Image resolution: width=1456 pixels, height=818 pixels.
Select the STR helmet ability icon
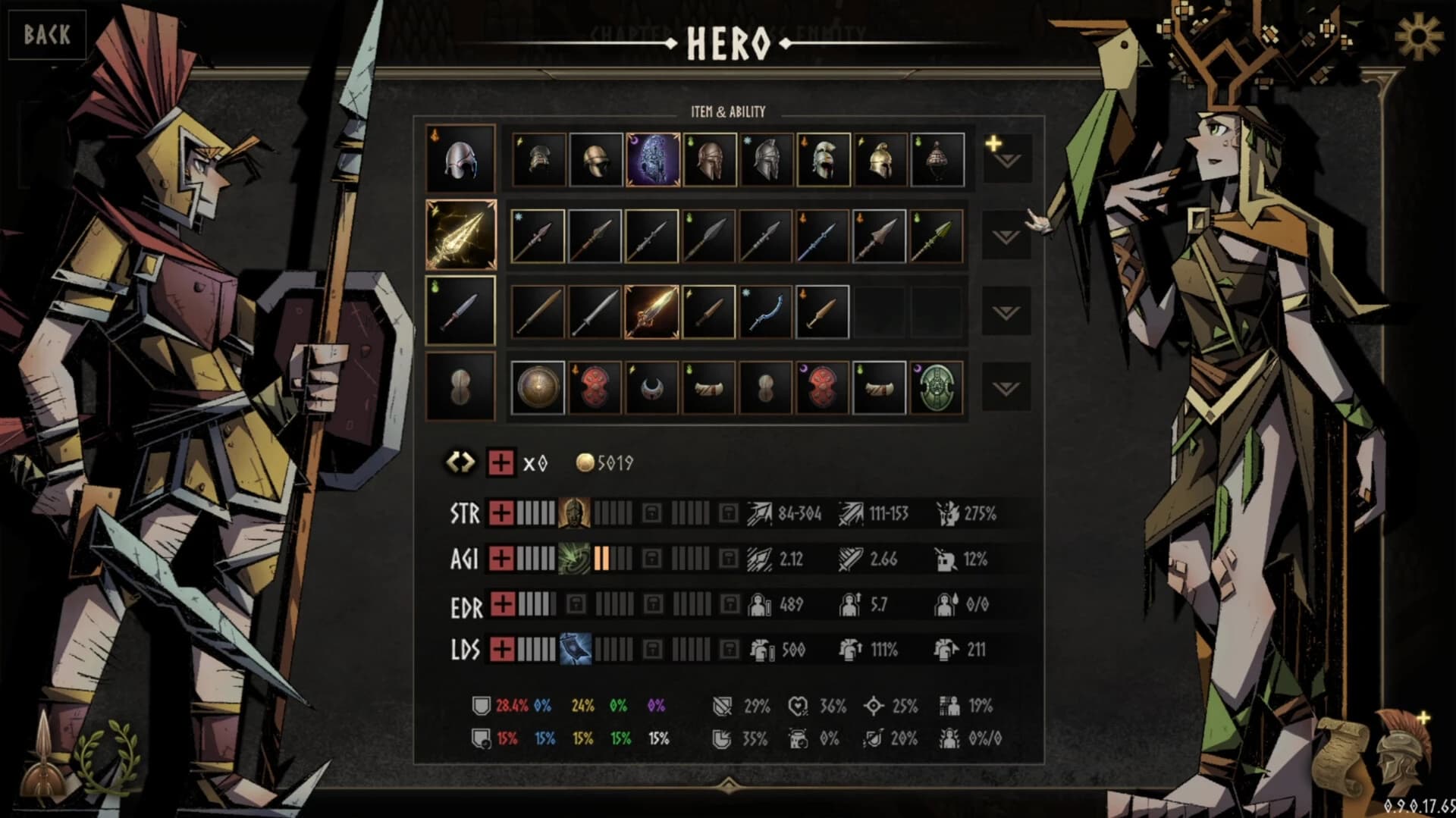pyautogui.click(x=575, y=513)
